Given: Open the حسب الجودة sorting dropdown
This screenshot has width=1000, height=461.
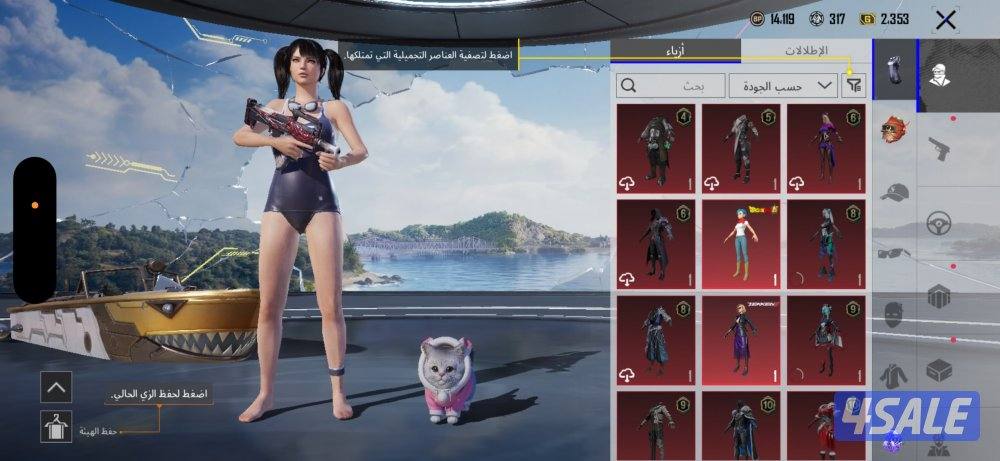Looking at the screenshot, I should point(783,86).
